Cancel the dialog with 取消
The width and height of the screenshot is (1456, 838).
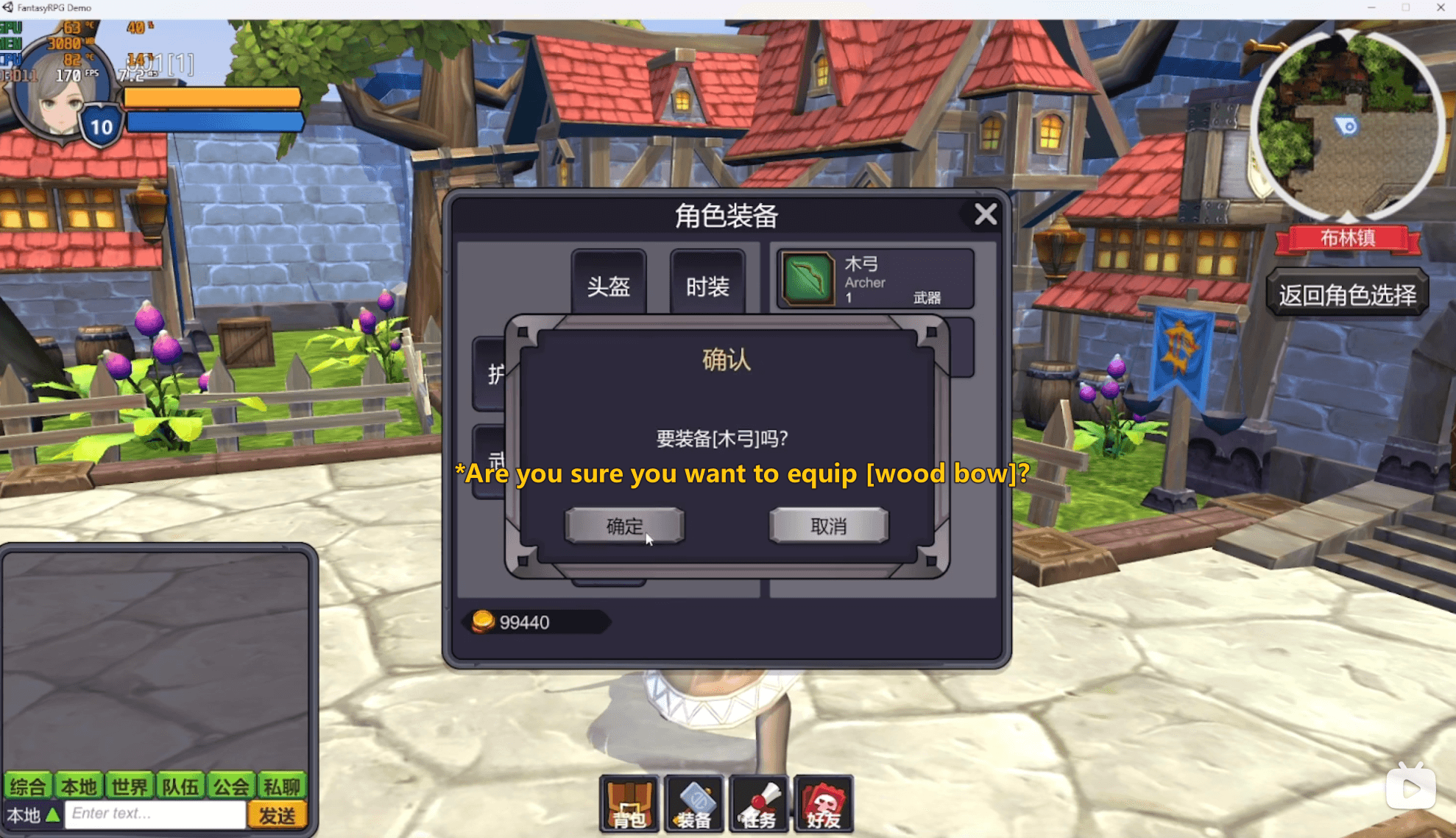pyautogui.click(x=828, y=526)
